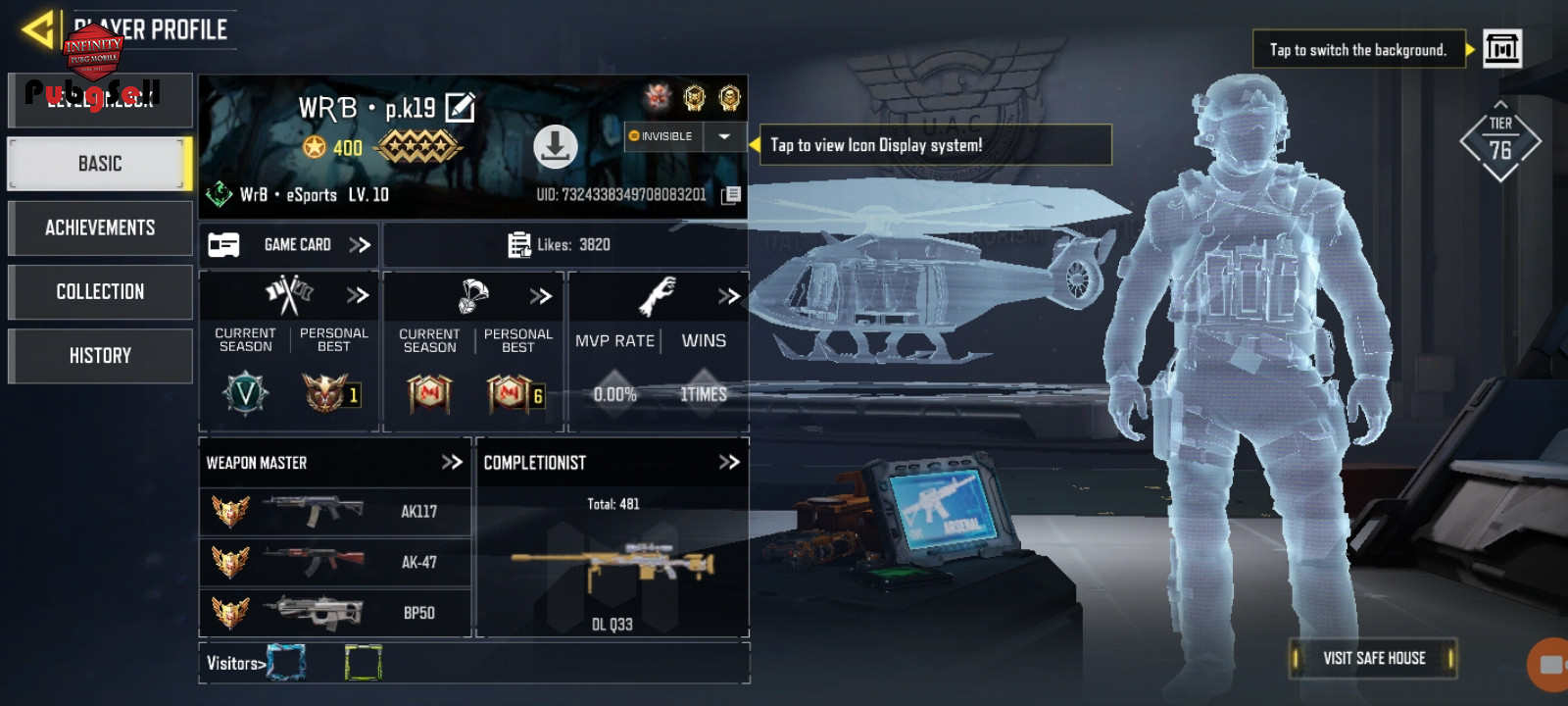Go back using the yellow arrow
This screenshot has width=1568, height=706.
coord(39,29)
